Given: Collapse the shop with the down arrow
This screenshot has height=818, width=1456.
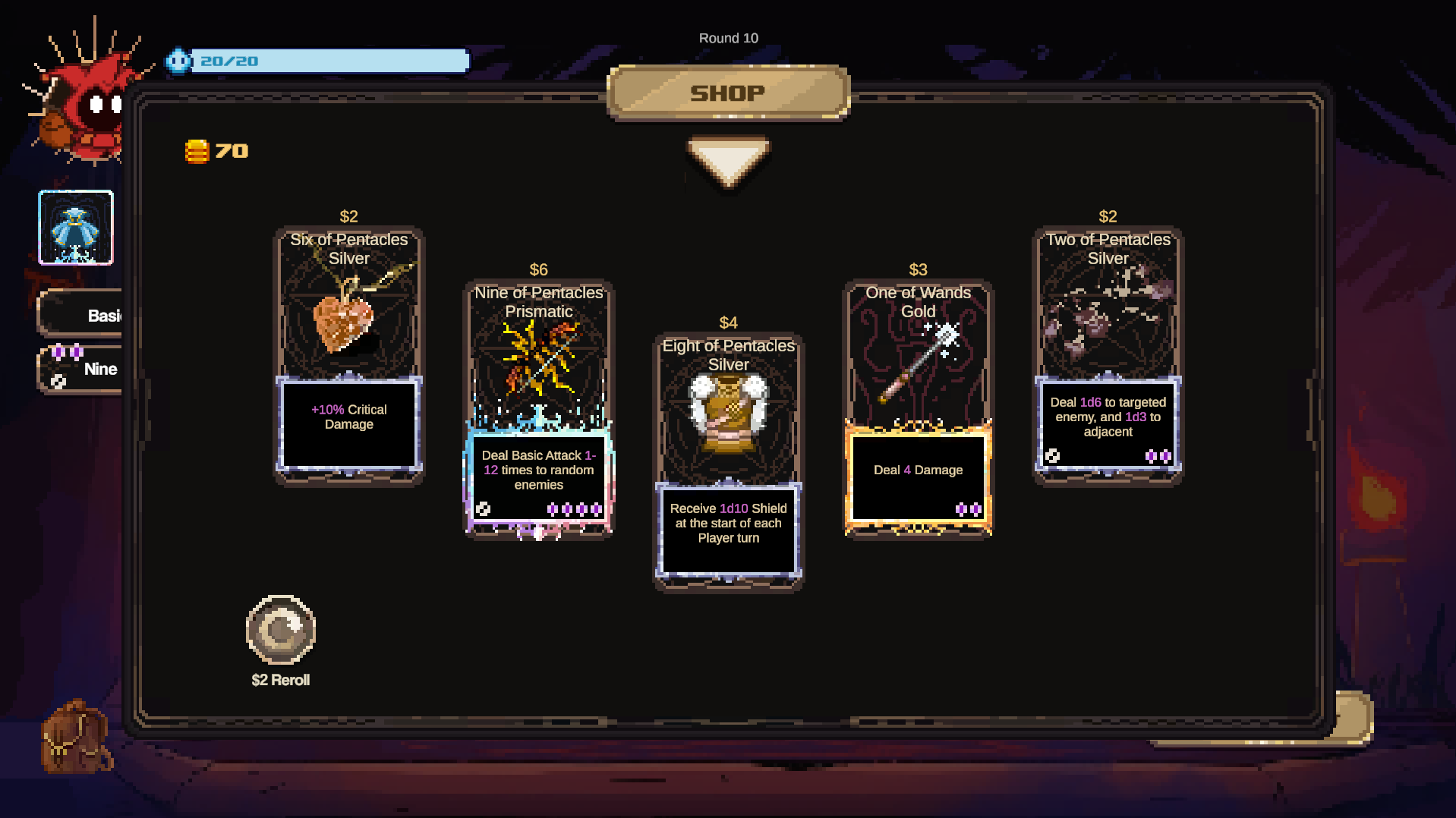Looking at the screenshot, I should 728,161.
